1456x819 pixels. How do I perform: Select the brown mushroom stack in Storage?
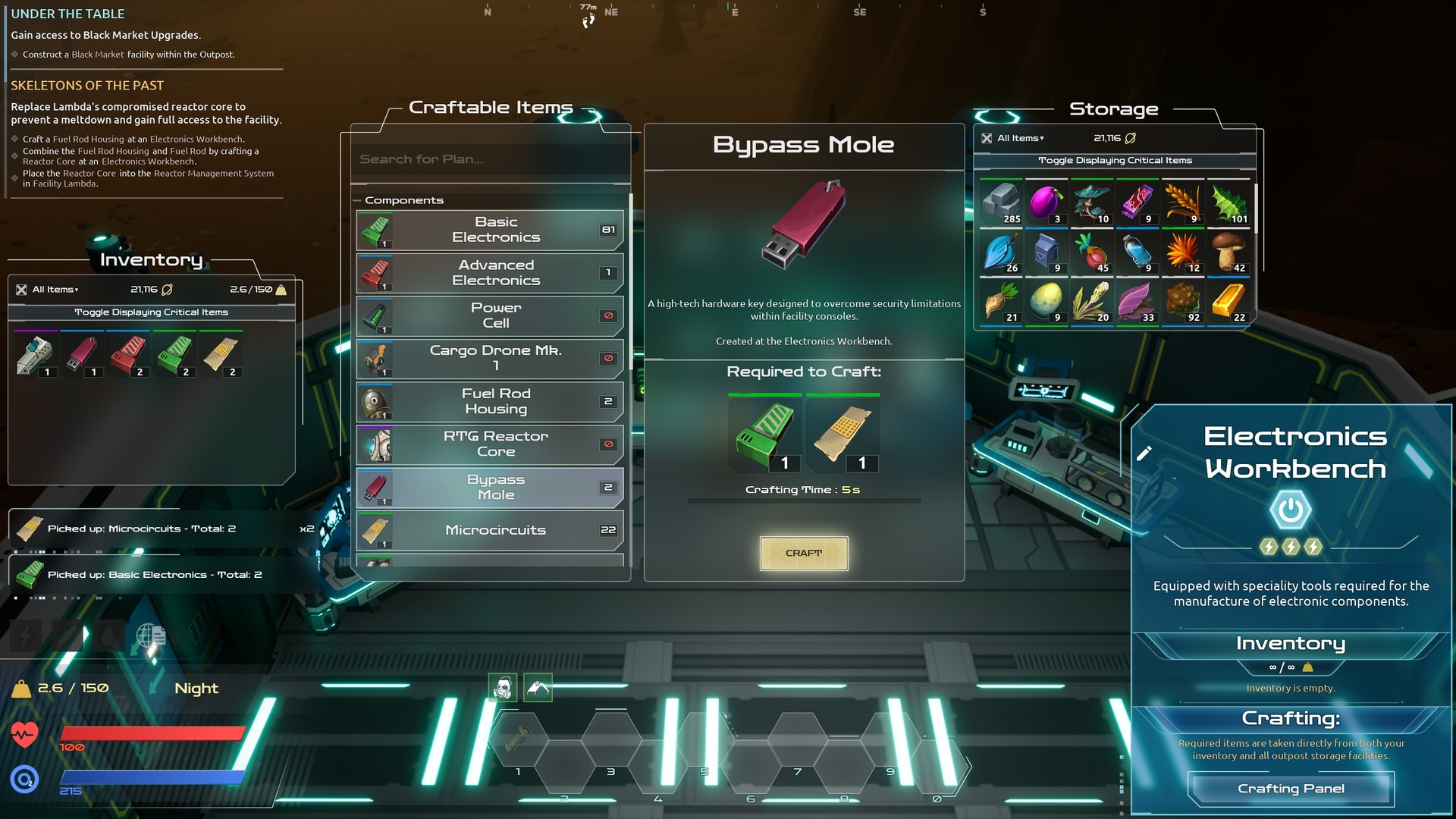[x=1228, y=252]
